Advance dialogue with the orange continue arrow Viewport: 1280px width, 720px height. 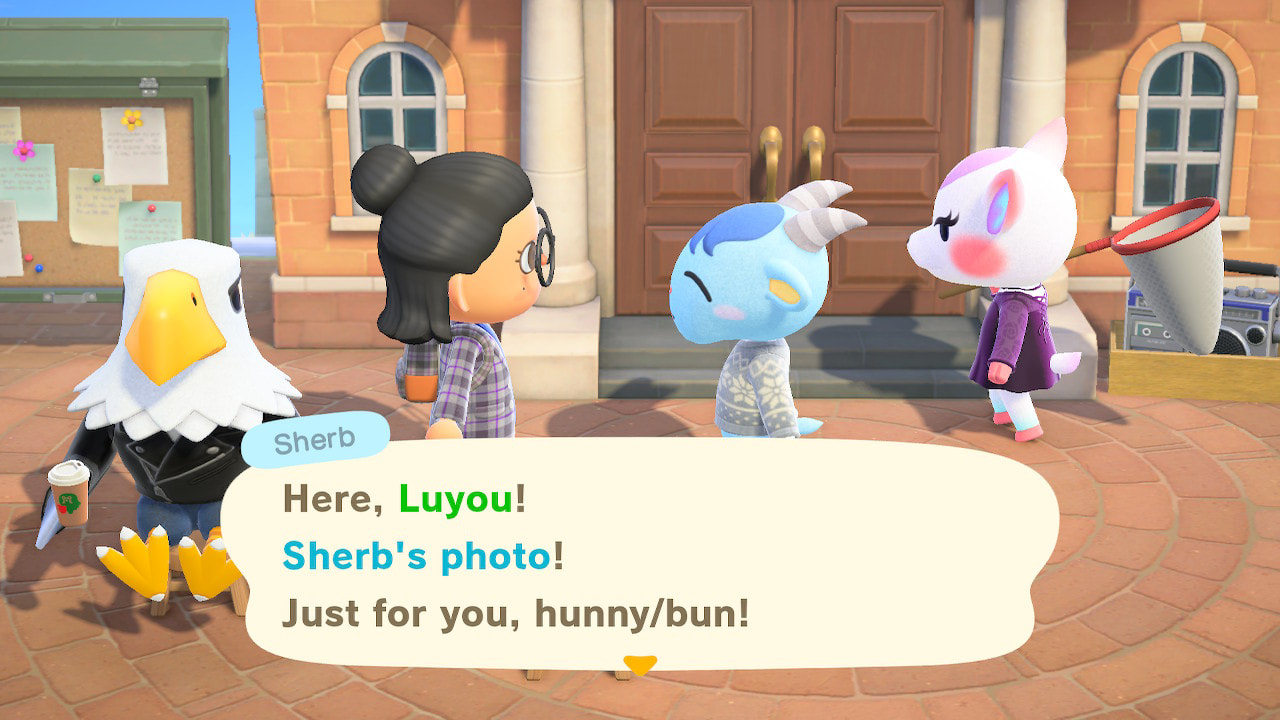pos(639,664)
